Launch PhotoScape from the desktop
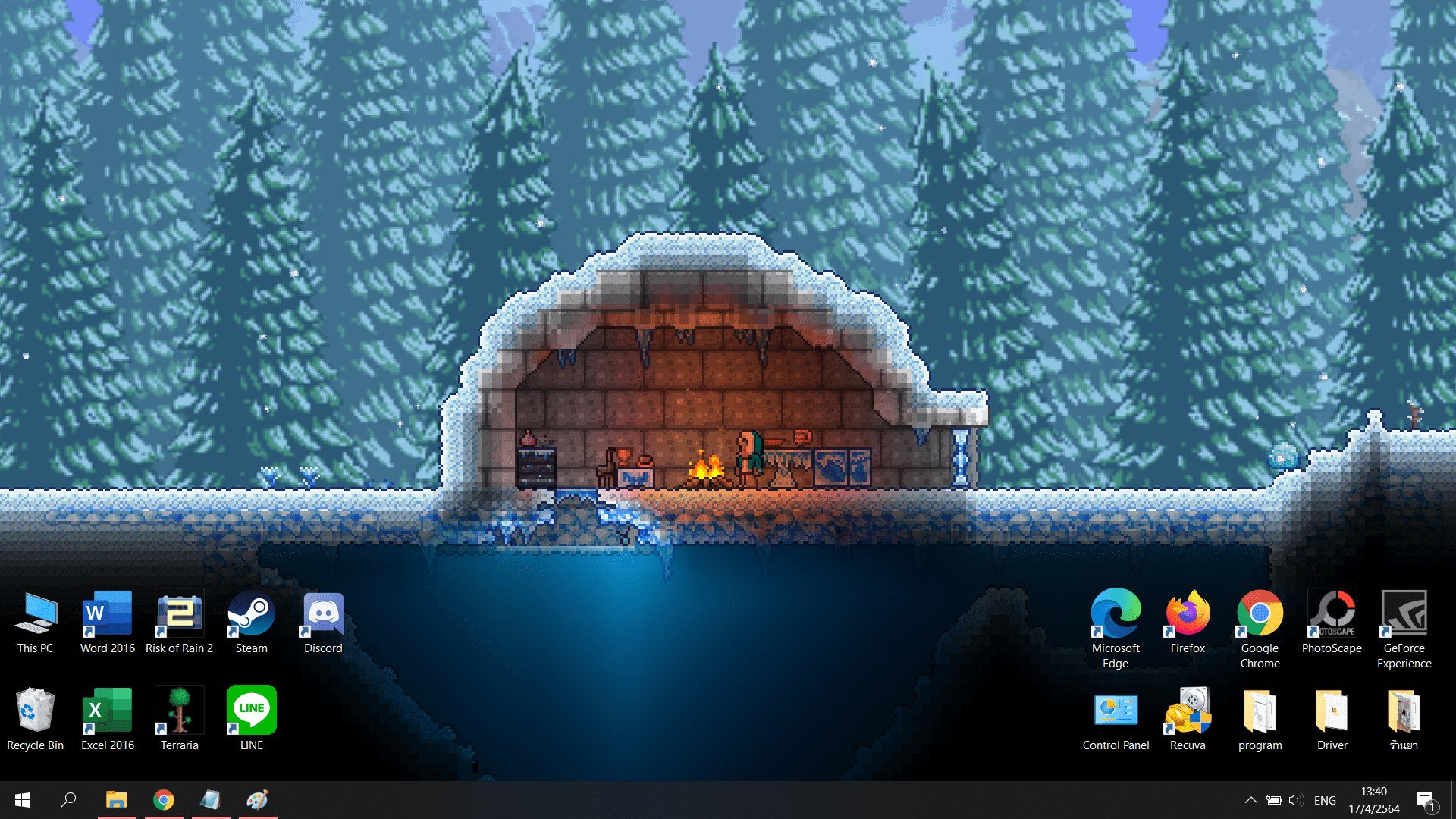 pyautogui.click(x=1332, y=614)
